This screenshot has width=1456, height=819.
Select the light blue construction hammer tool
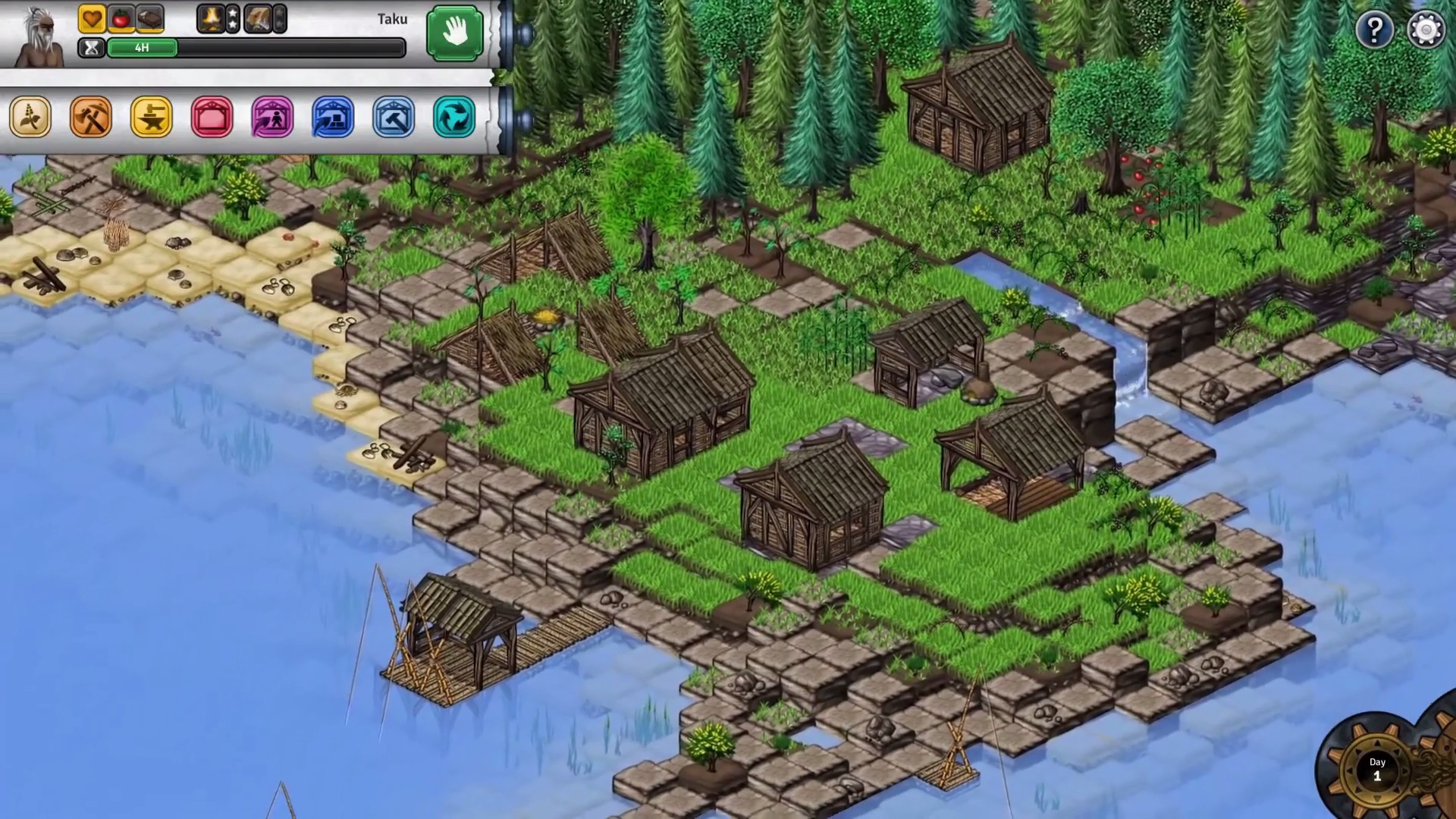tap(393, 118)
